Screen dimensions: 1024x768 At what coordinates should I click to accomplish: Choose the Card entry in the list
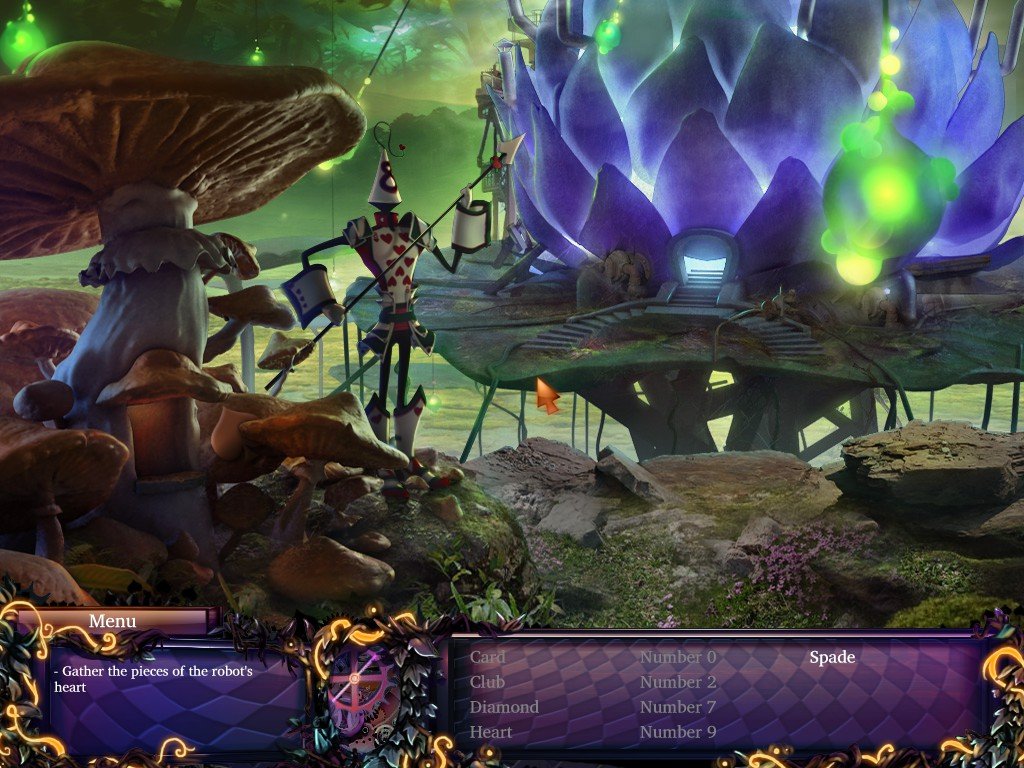click(x=487, y=657)
